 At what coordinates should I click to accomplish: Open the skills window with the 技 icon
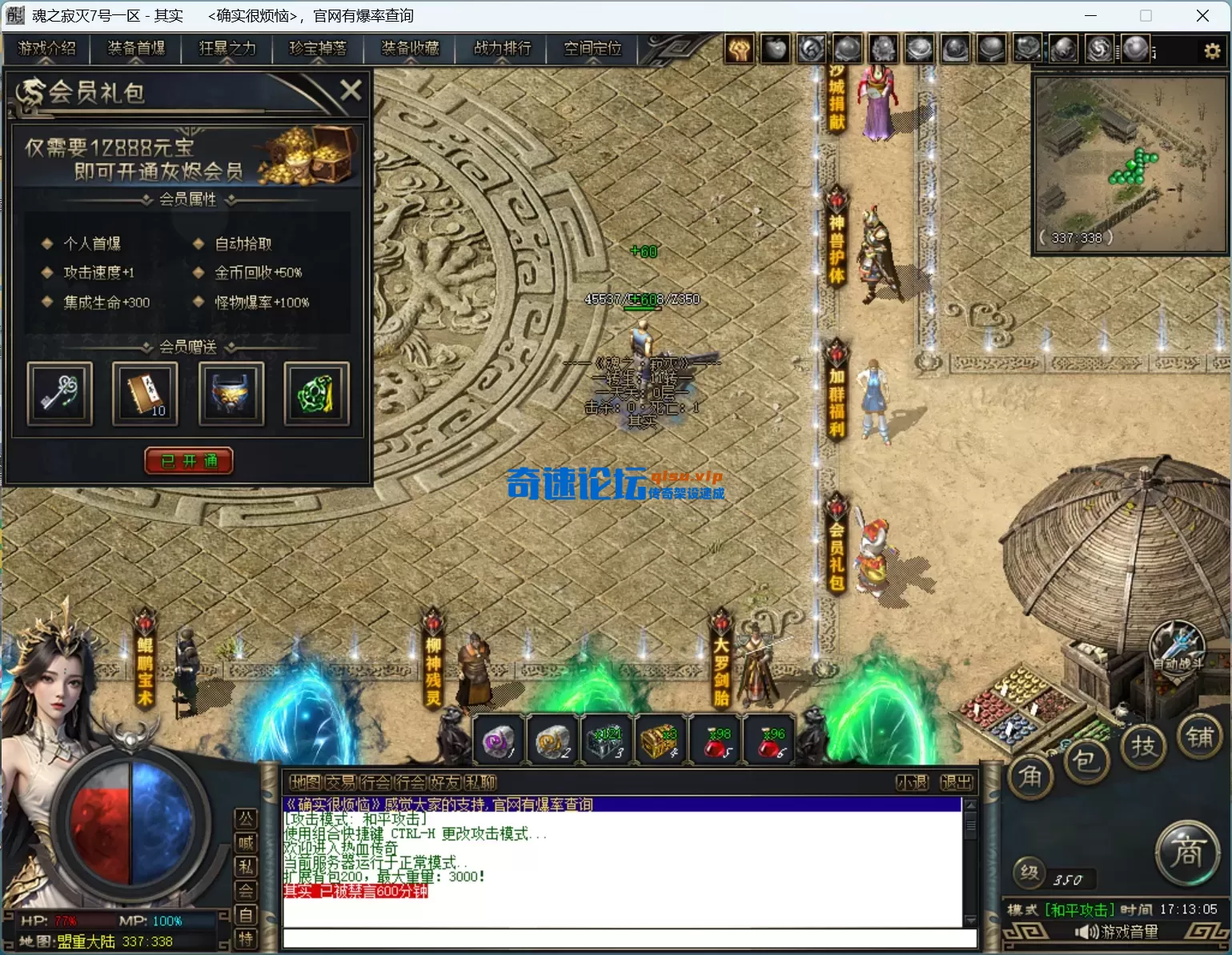coord(1144,745)
